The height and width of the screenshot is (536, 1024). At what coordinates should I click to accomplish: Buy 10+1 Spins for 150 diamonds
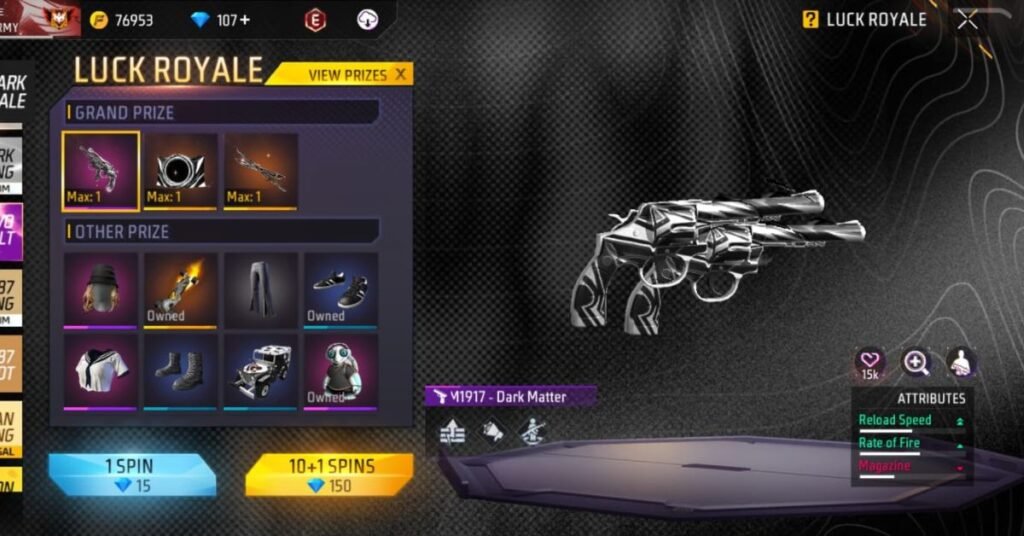[329, 474]
